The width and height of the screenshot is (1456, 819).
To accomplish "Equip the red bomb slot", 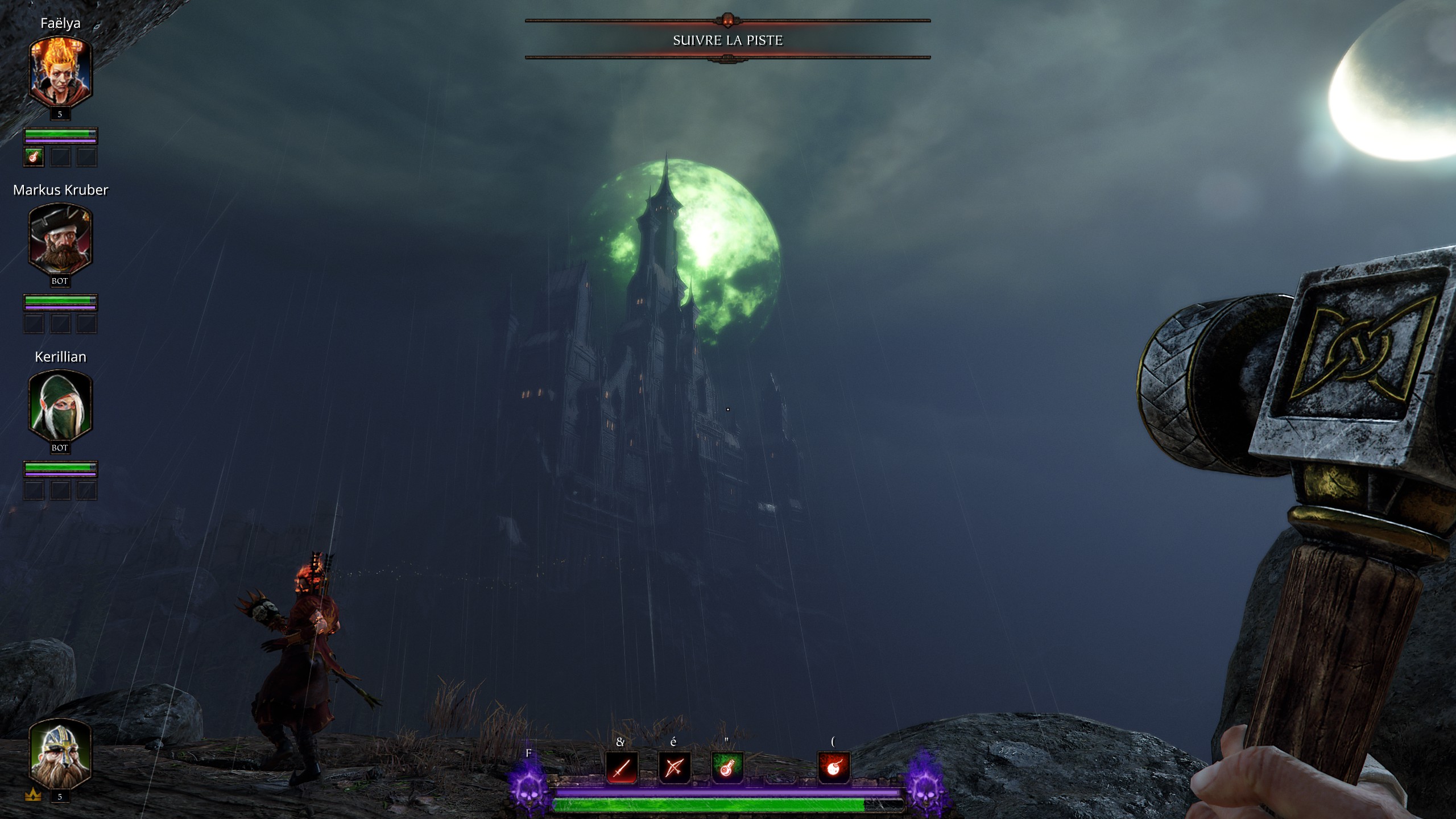I will (x=834, y=768).
